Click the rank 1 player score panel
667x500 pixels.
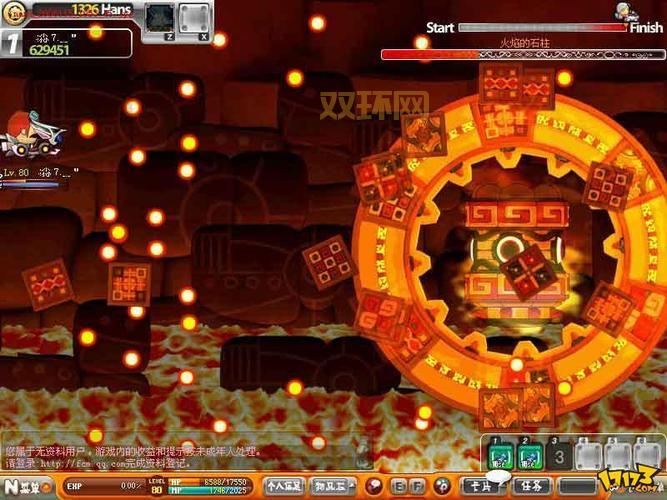(x=67, y=43)
